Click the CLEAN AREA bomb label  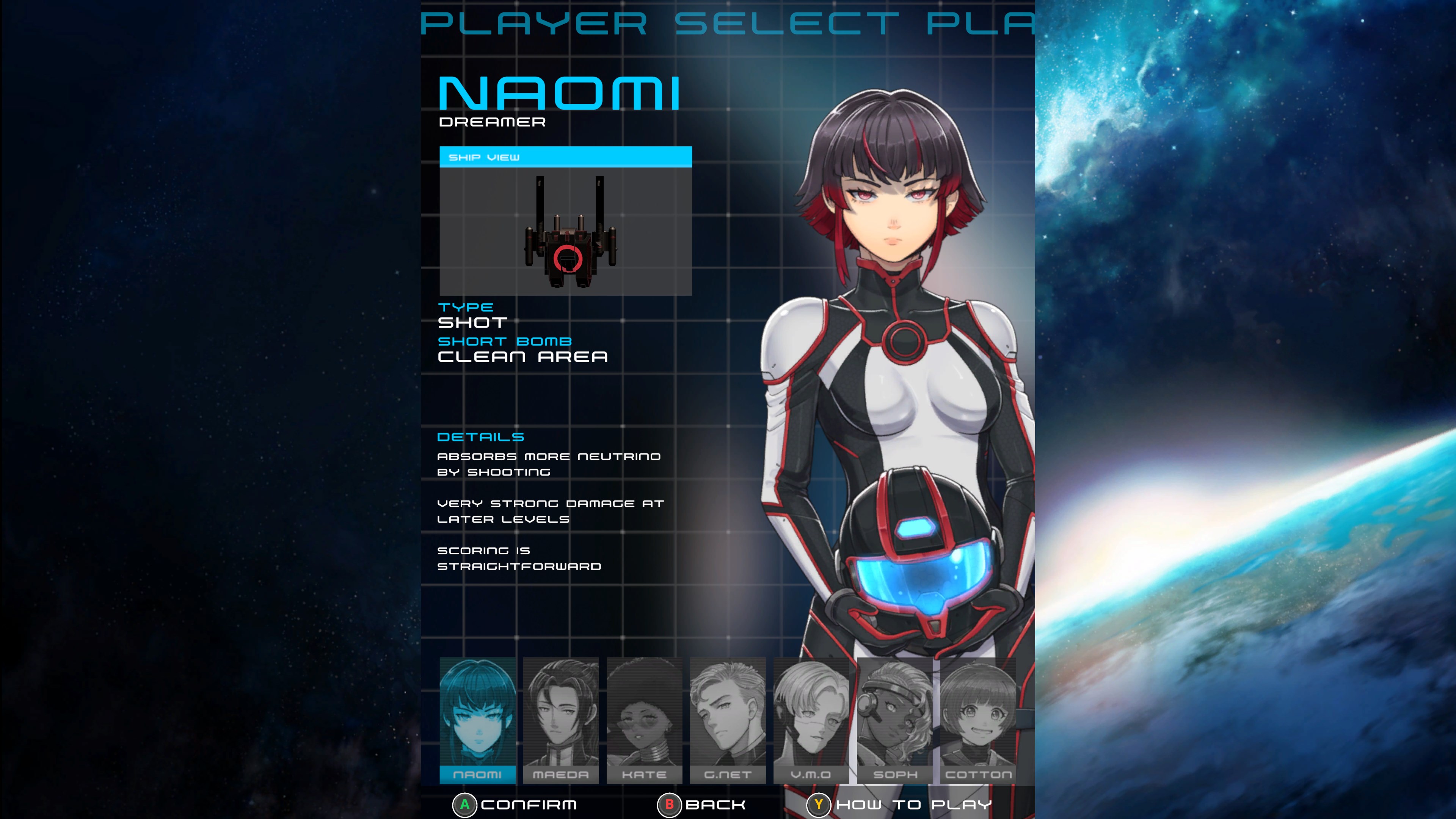tap(523, 357)
